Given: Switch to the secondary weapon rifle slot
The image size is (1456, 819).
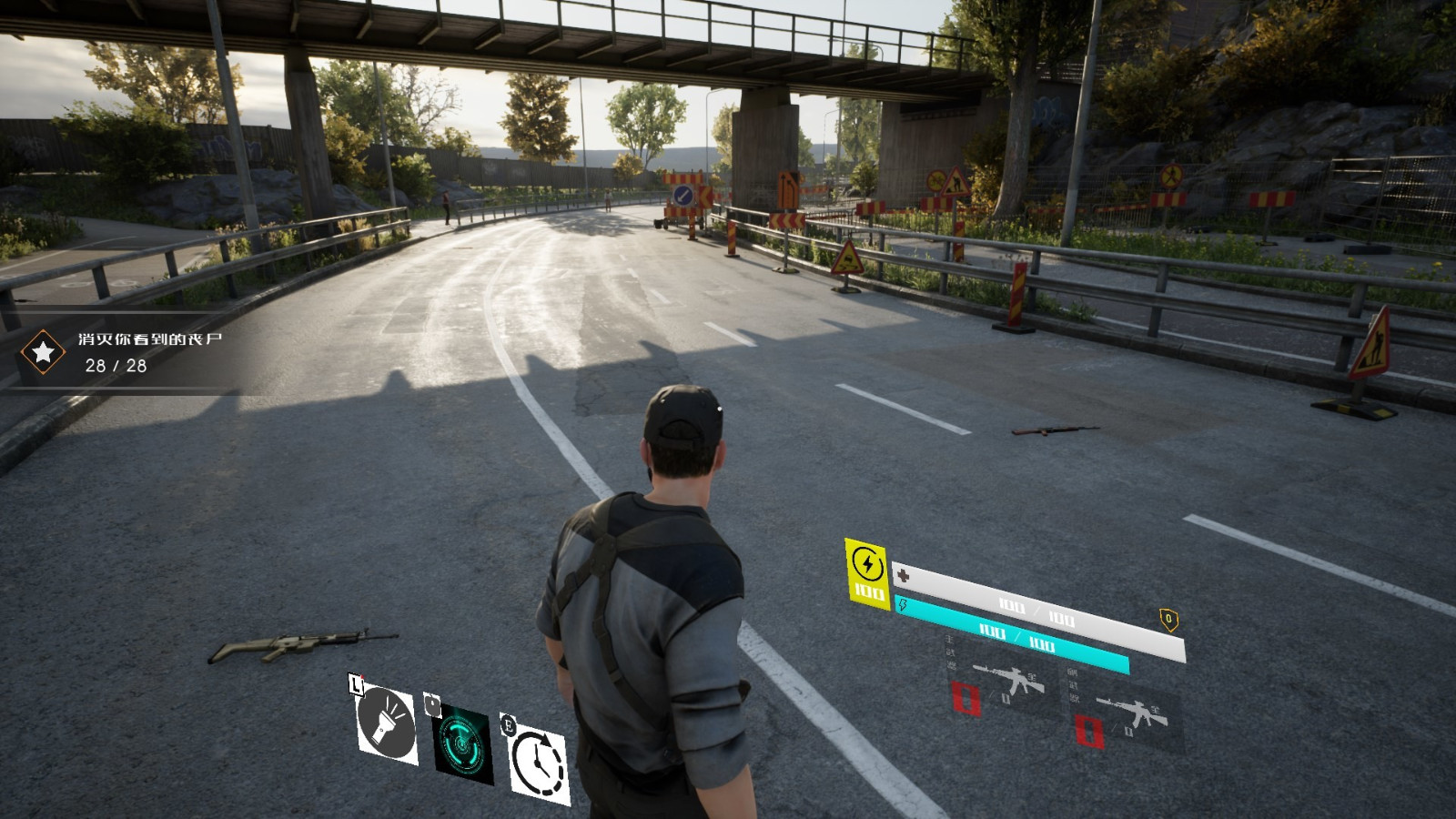Looking at the screenshot, I should pos(1128,713).
